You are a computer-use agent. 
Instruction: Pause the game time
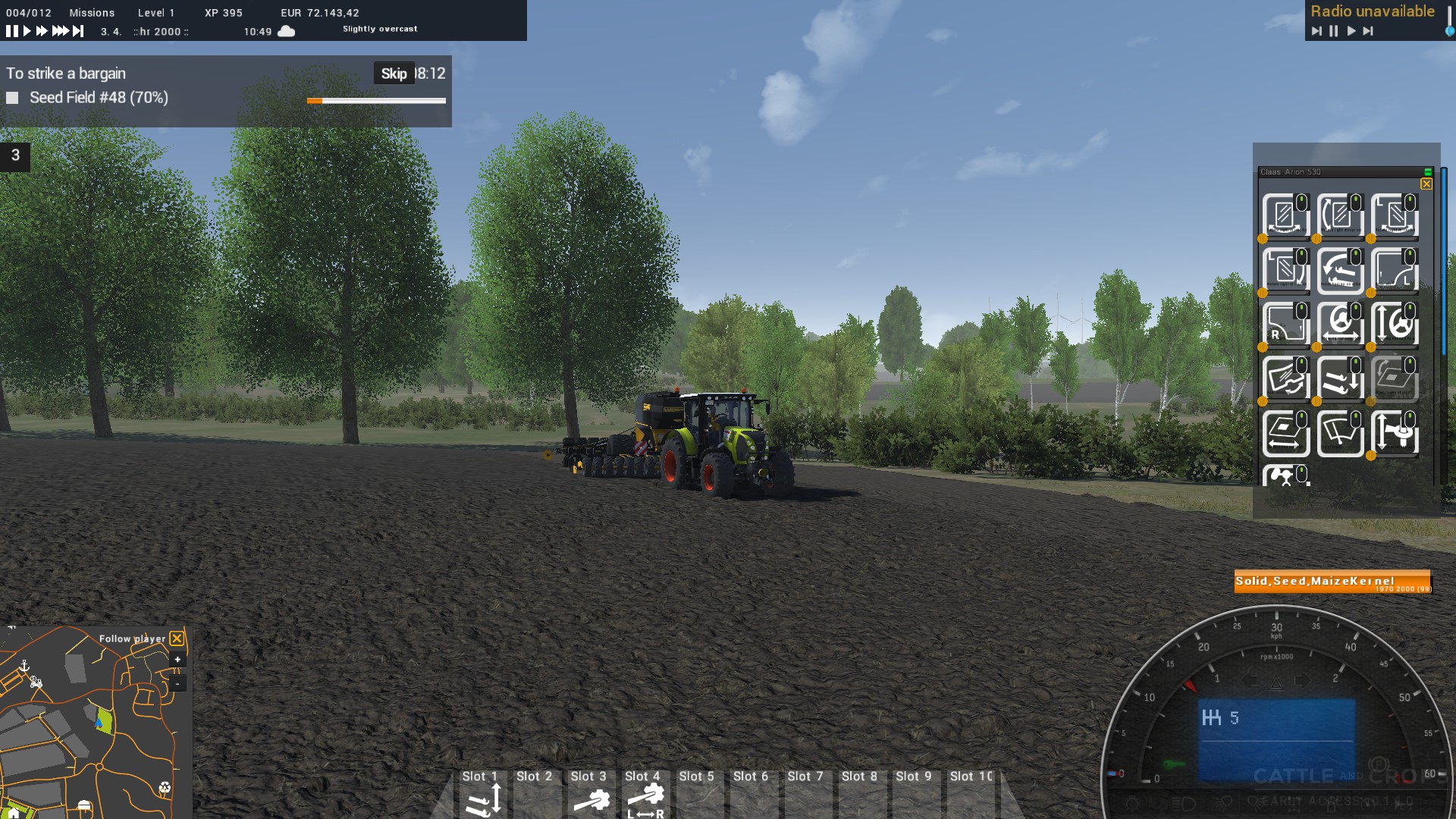pos(11,31)
